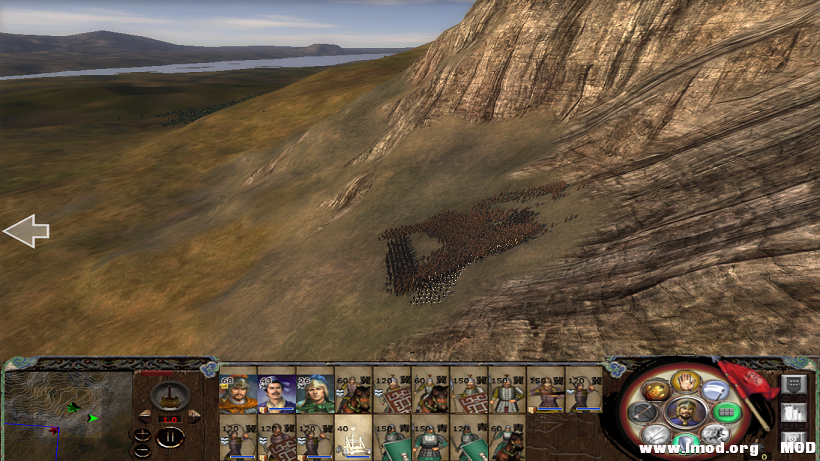Zoom out the minimap with minus button
This screenshot has height=461, width=820.
click(141, 449)
